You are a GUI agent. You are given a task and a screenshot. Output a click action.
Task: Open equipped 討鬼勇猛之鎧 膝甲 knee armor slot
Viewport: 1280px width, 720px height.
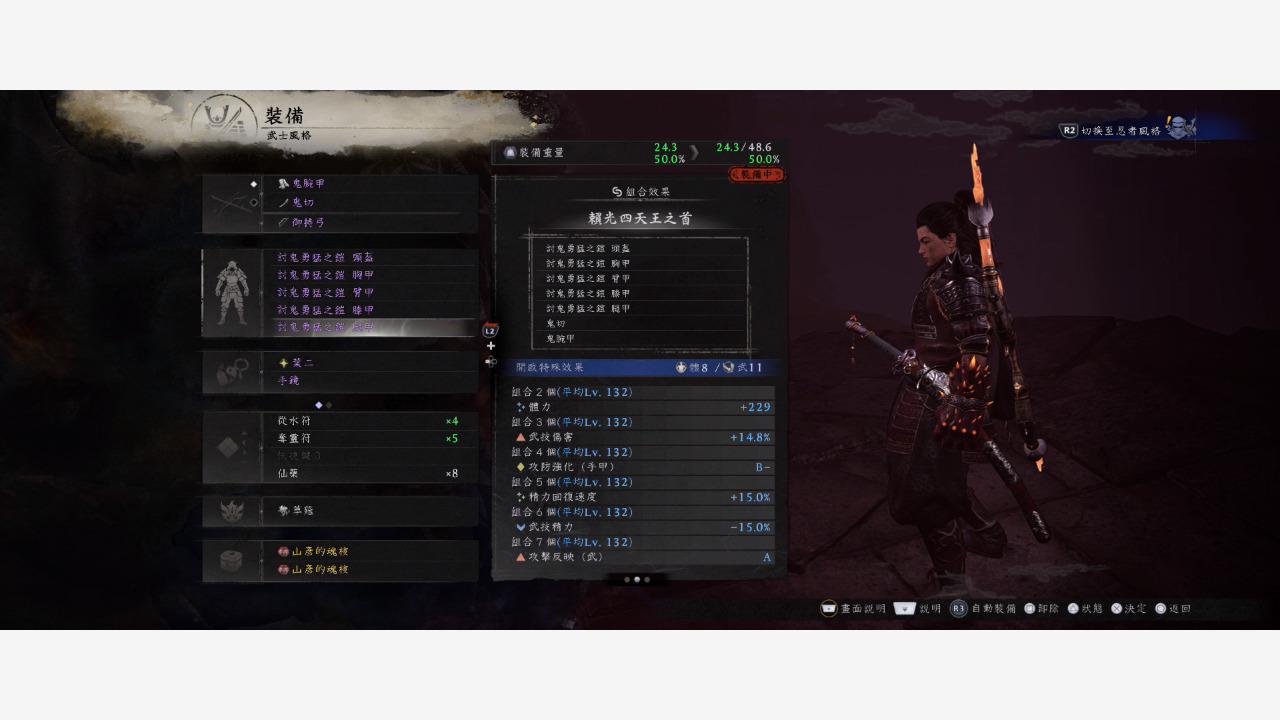click(370, 310)
